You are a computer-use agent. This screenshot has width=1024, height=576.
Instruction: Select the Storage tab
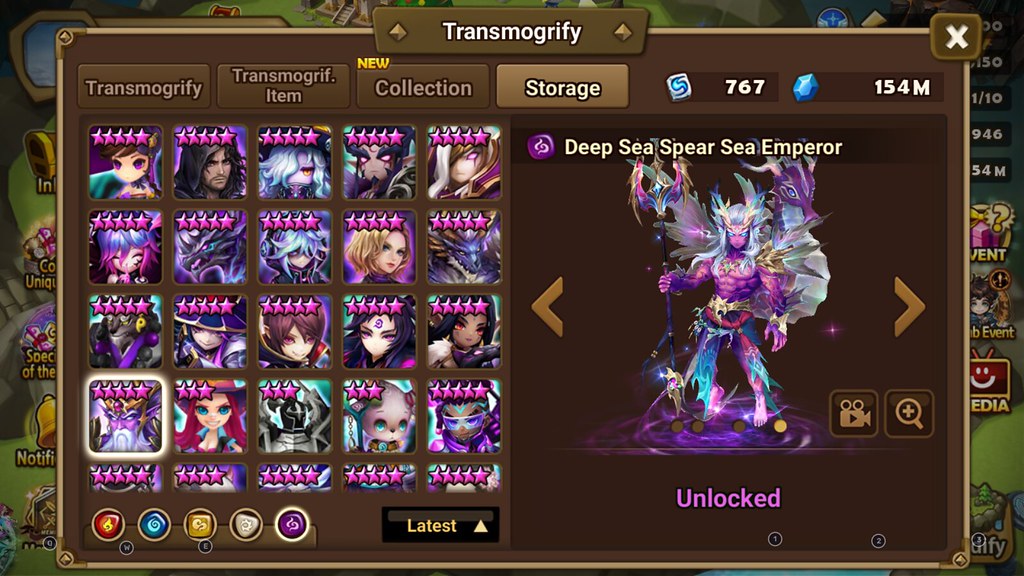tap(562, 87)
